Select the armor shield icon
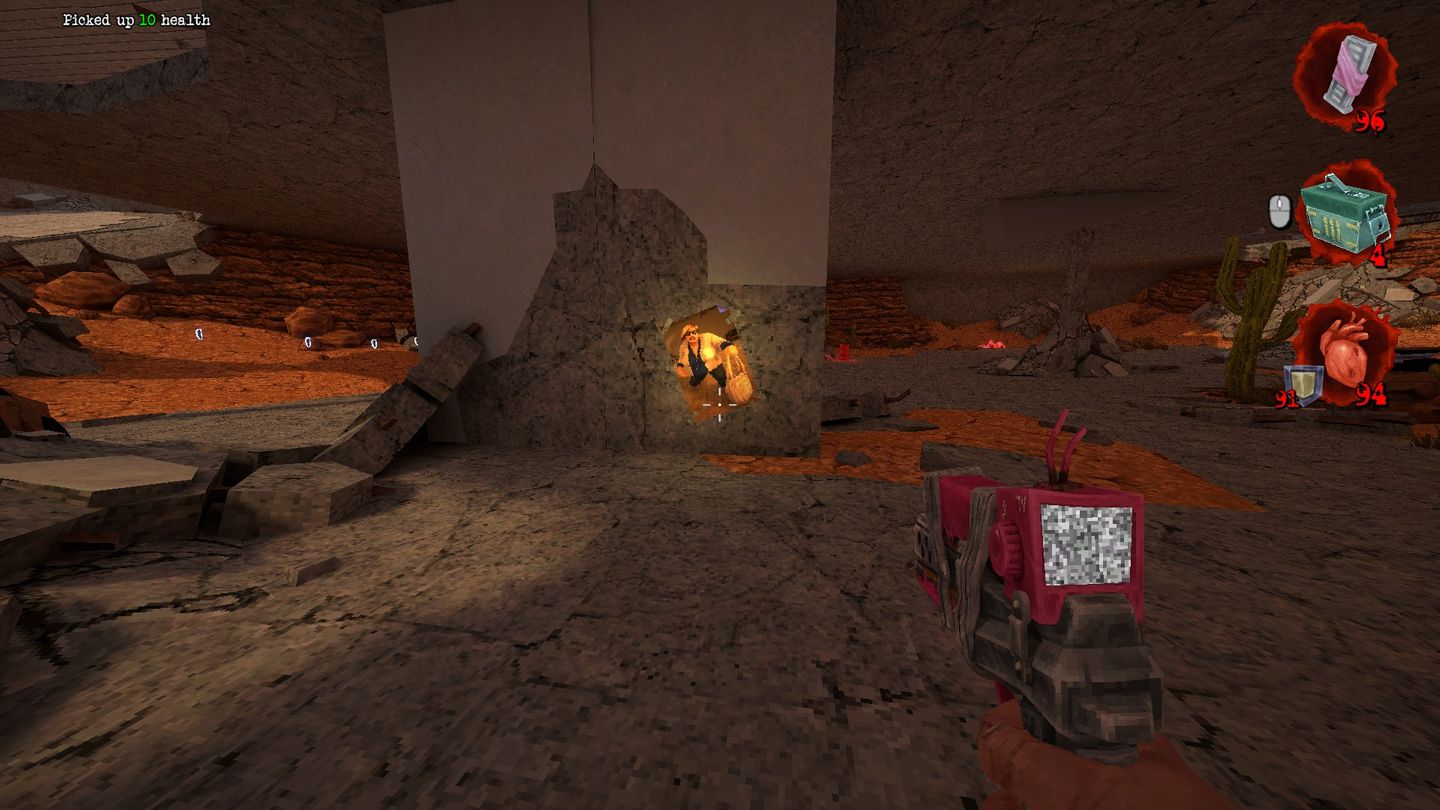The image size is (1440, 810). (1304, 382)
